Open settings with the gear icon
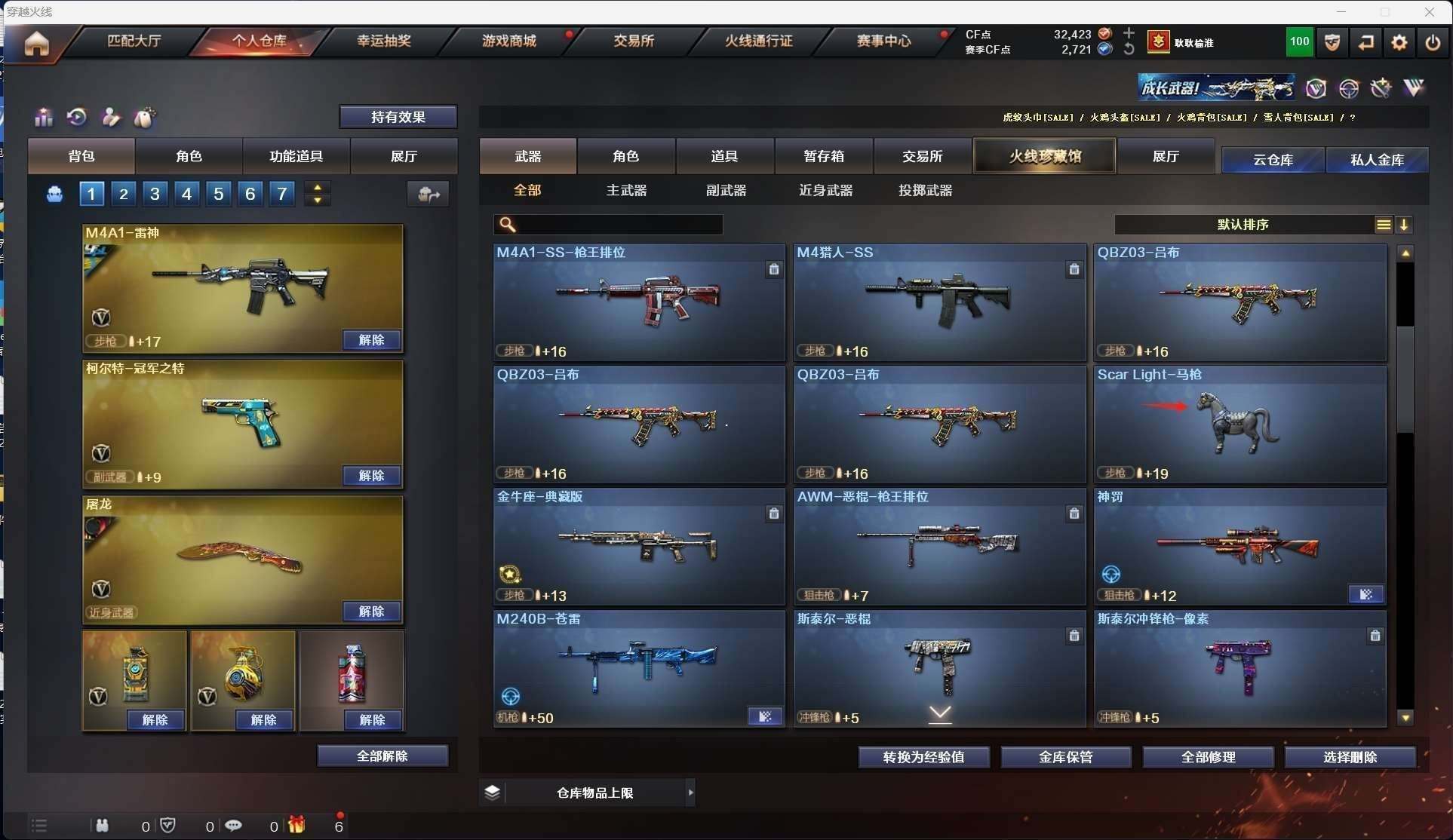The width and height of the screenshot is (1453, 840). click(1399, 42)
